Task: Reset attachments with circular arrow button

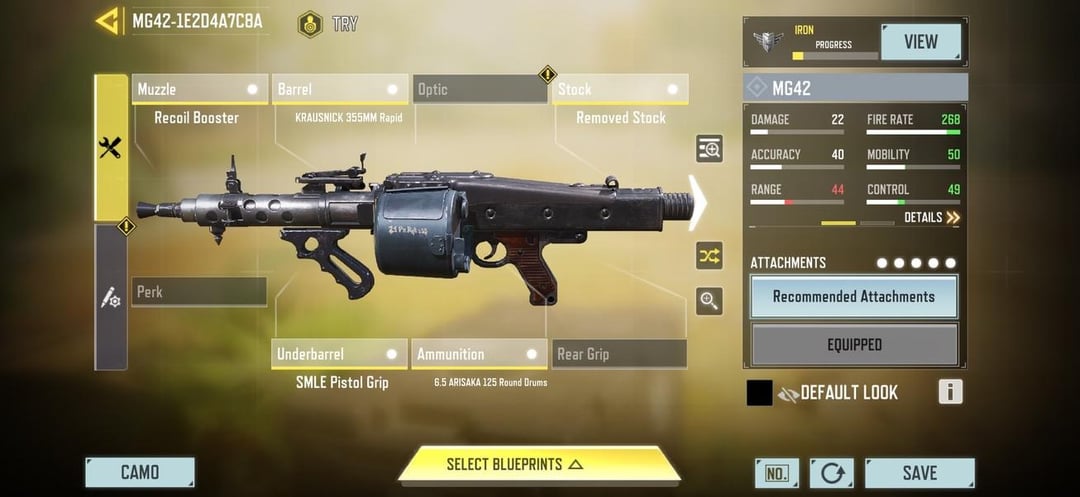Action: 832,473
